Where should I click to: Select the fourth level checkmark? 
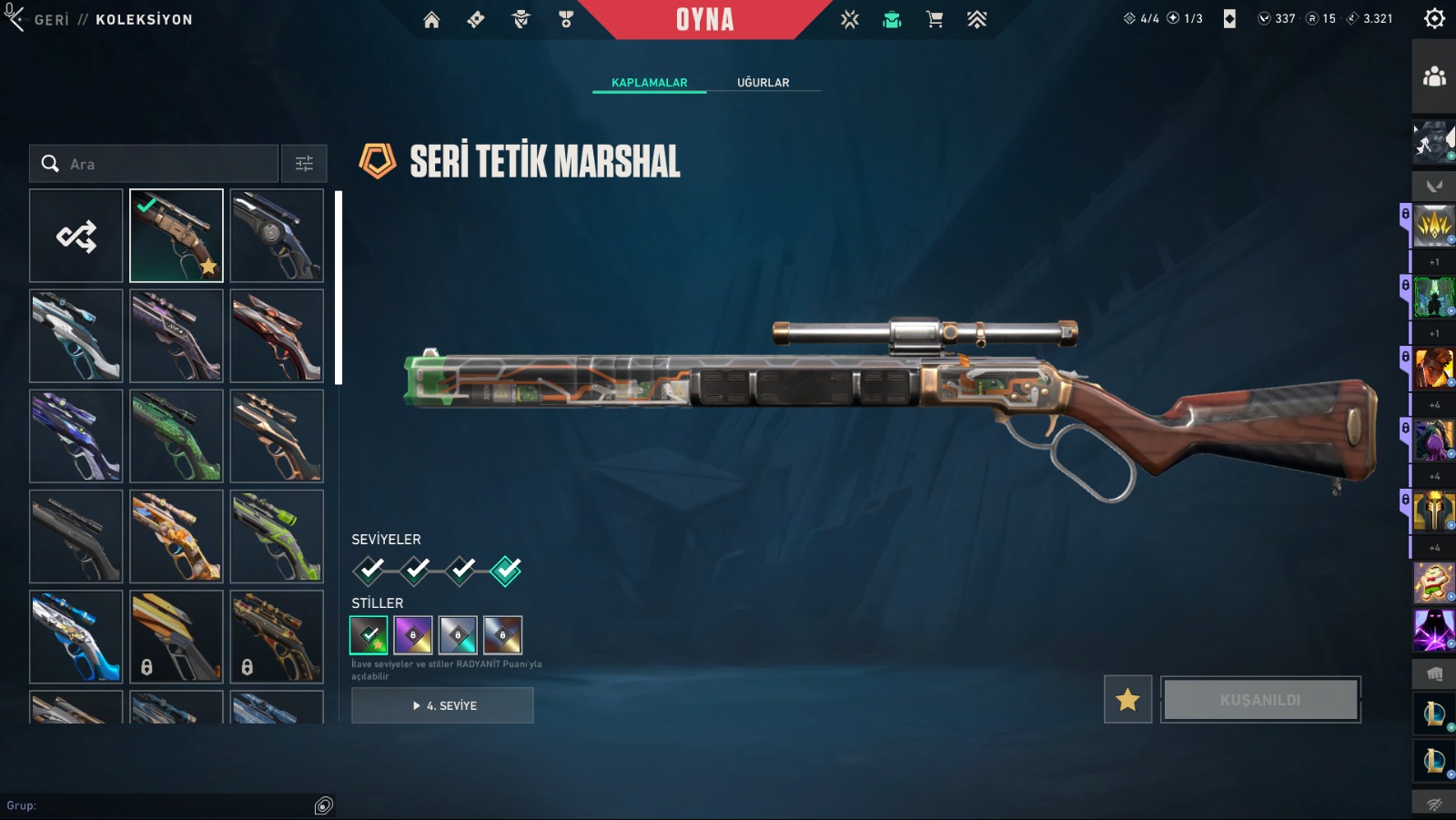pyautogui.click(x=506, y=570)
